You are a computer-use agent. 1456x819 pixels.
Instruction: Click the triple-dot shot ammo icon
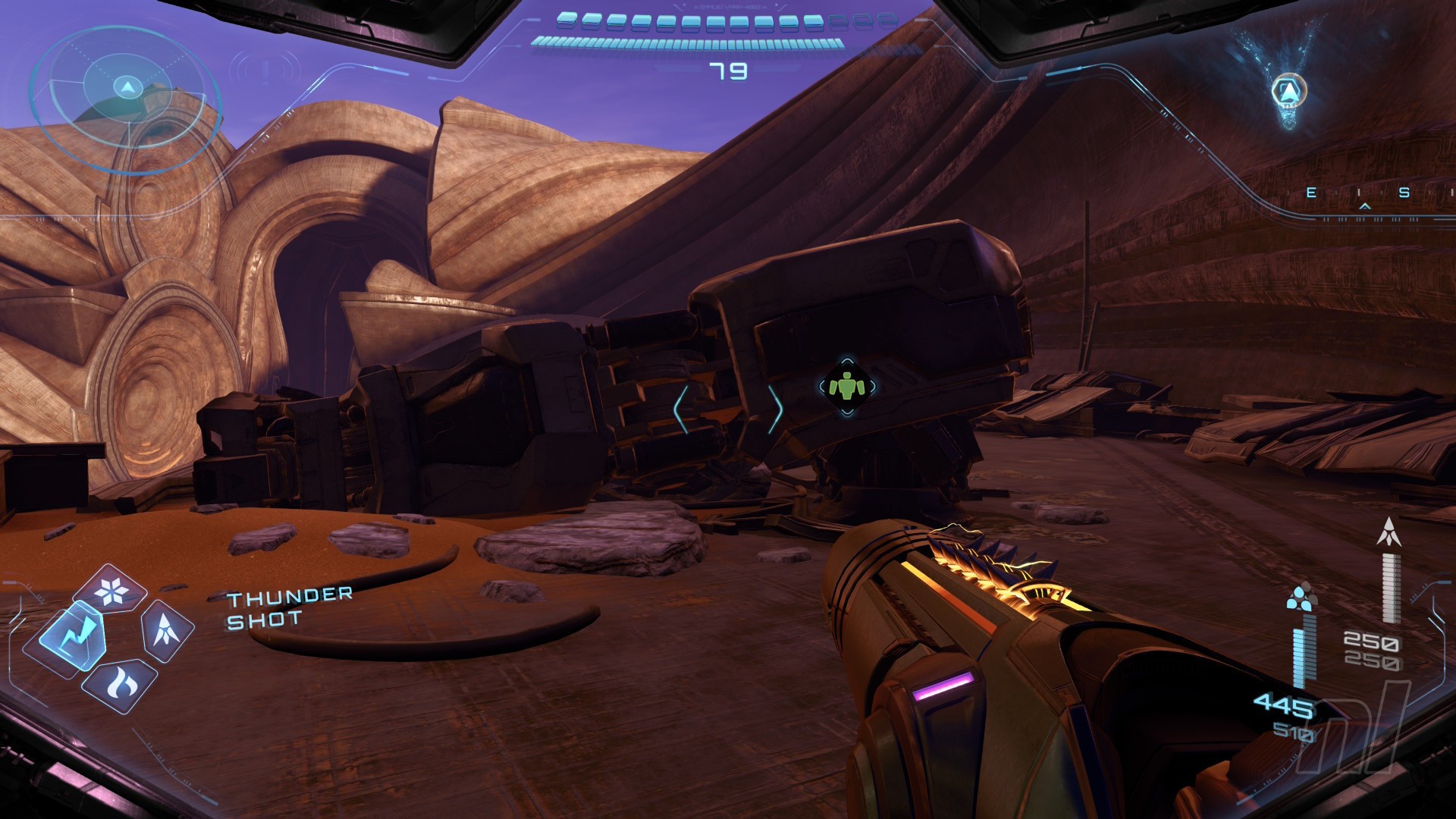coord(1301,598)
